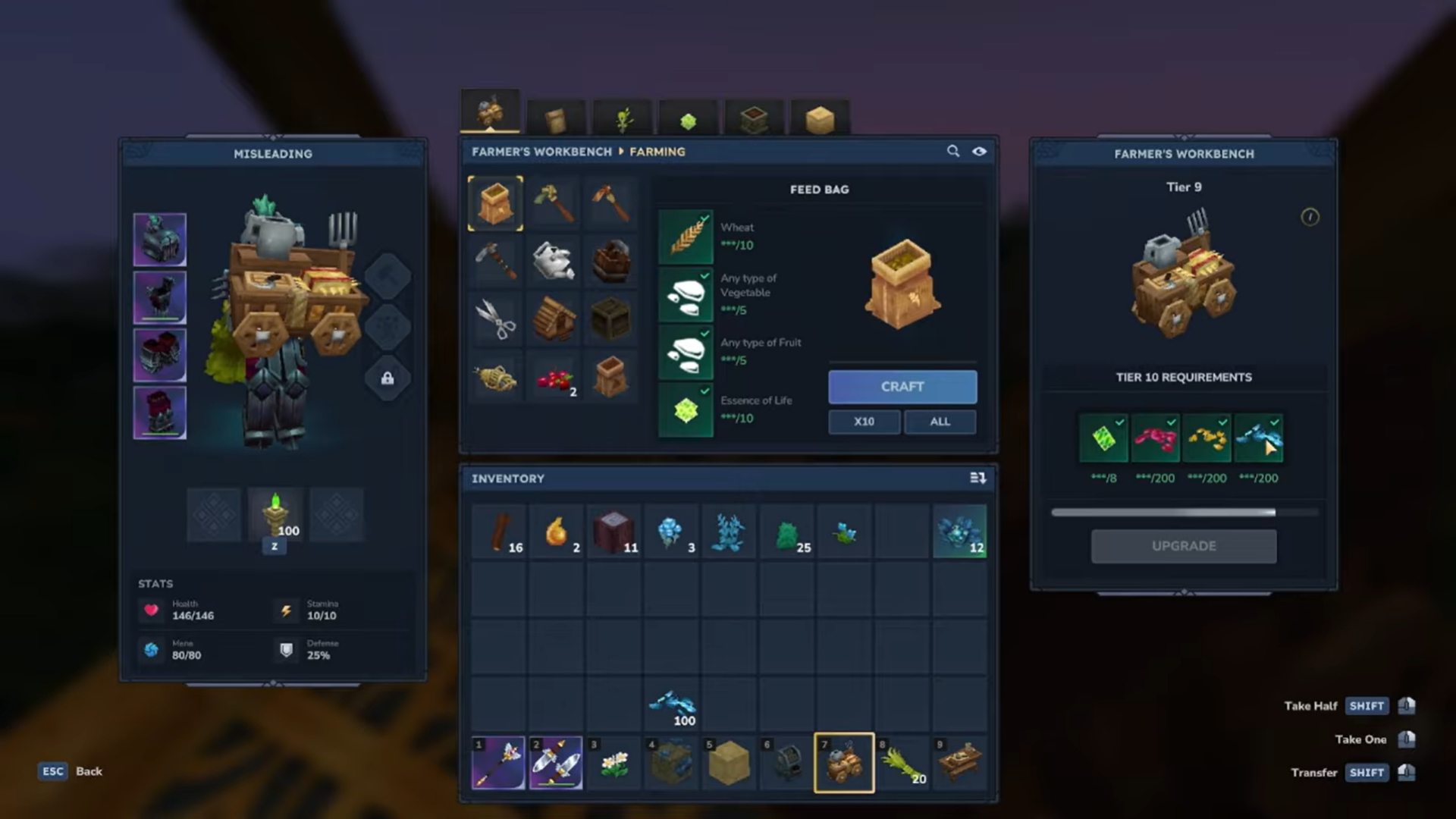Open the birdhouse crafting recipe

(x=553, y=318)
